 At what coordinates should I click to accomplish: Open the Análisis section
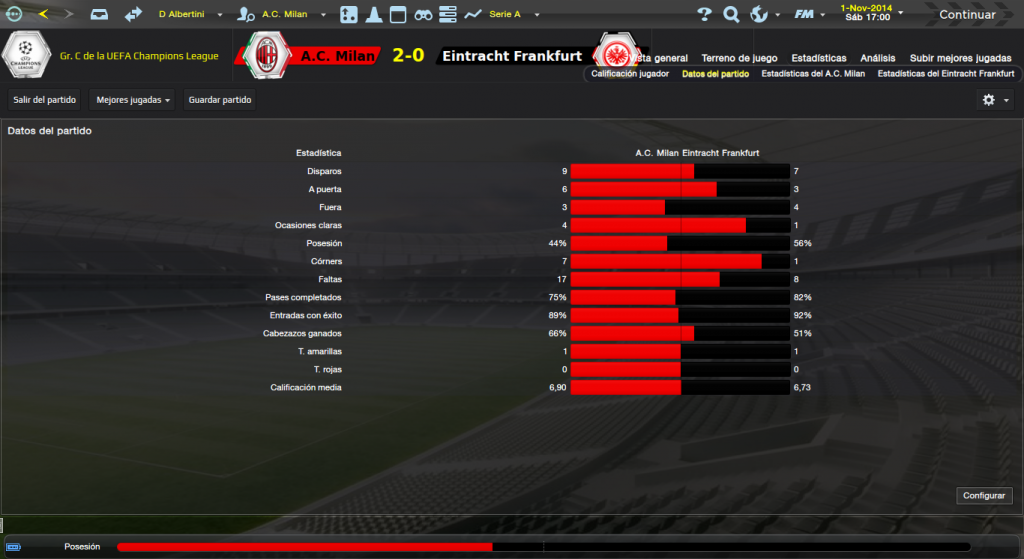coord(878,58)
